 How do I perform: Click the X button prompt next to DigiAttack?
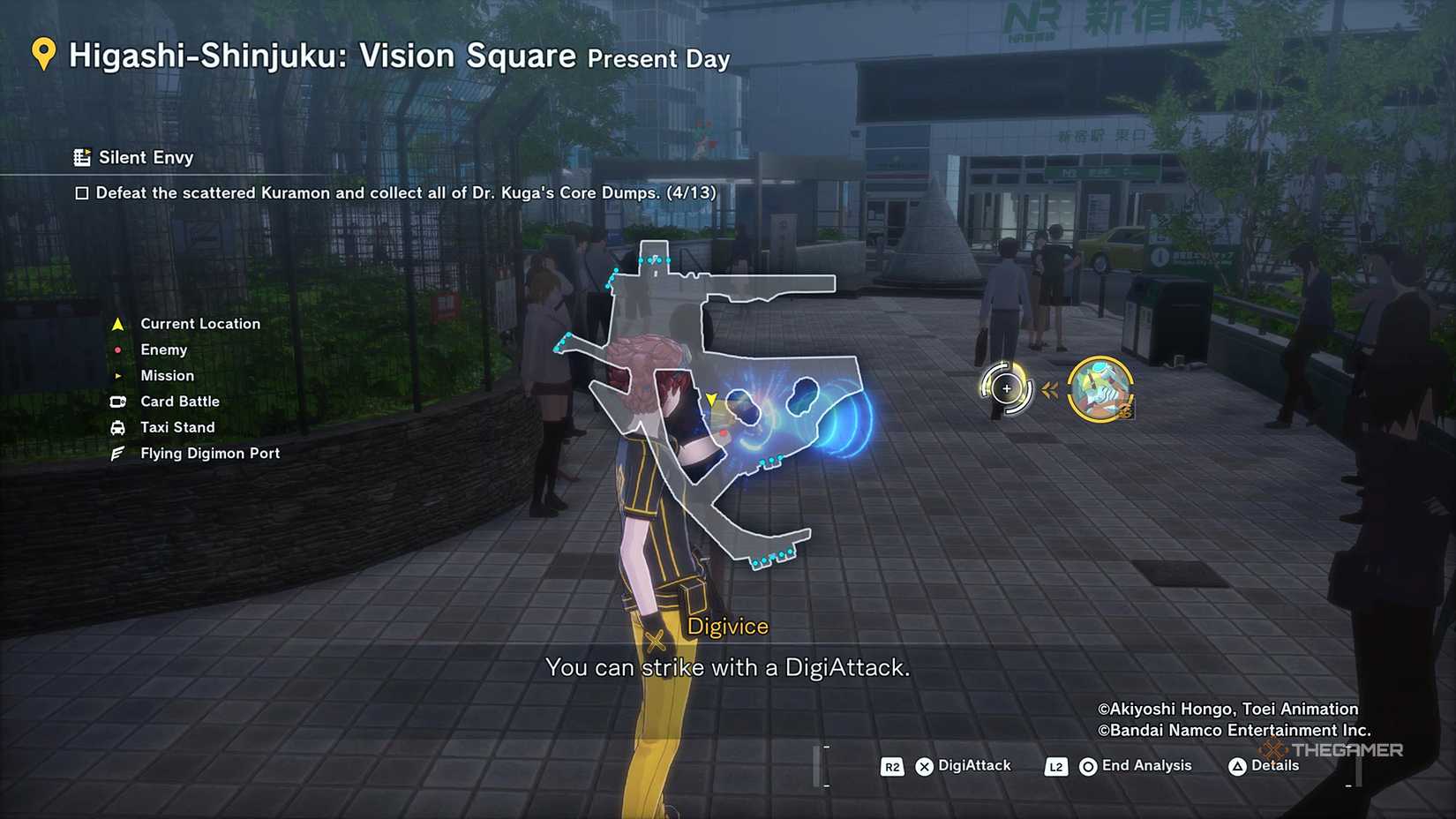(x=923, y=766)
